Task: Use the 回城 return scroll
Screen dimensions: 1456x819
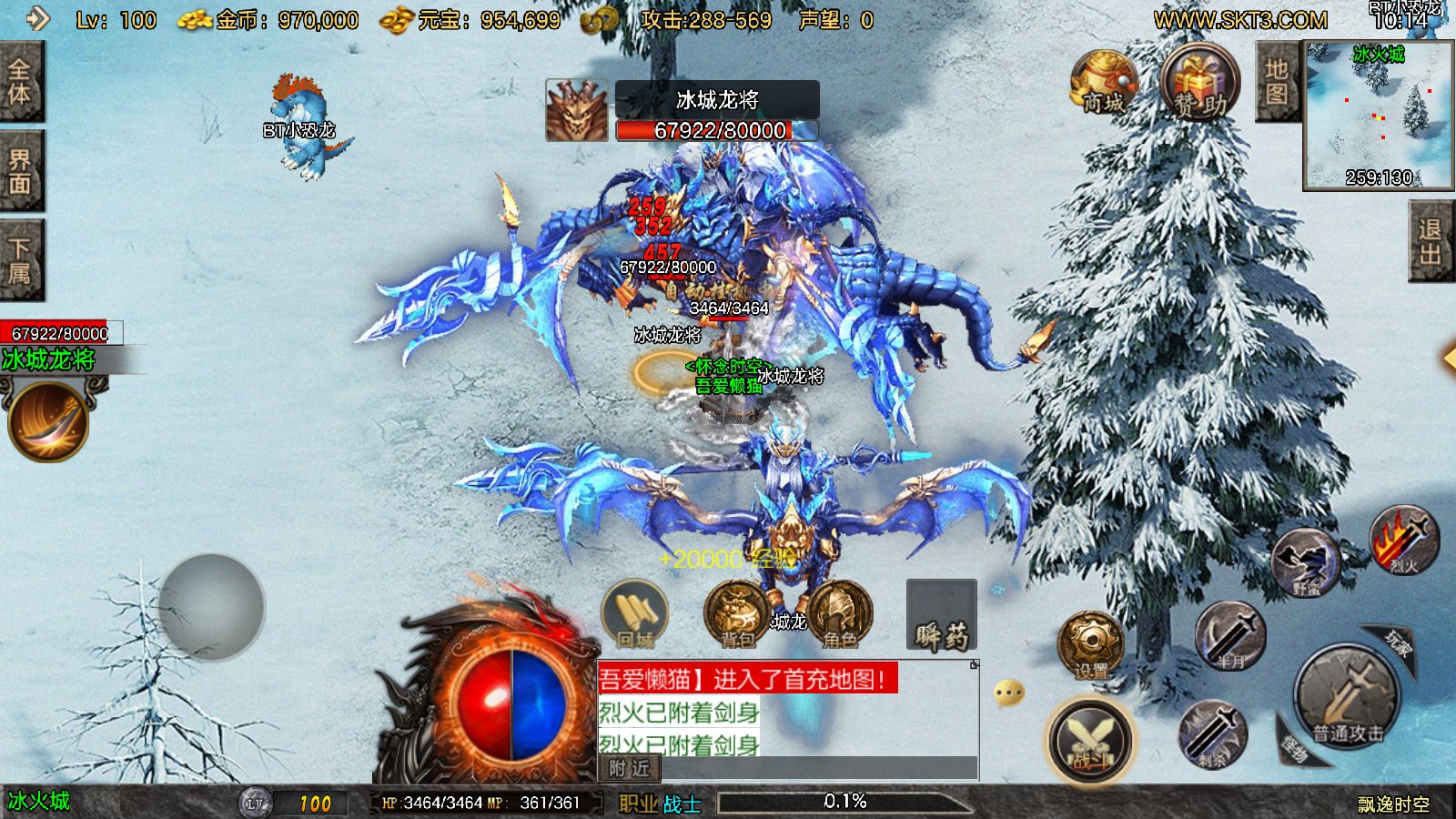Action: tap(635, 613)
